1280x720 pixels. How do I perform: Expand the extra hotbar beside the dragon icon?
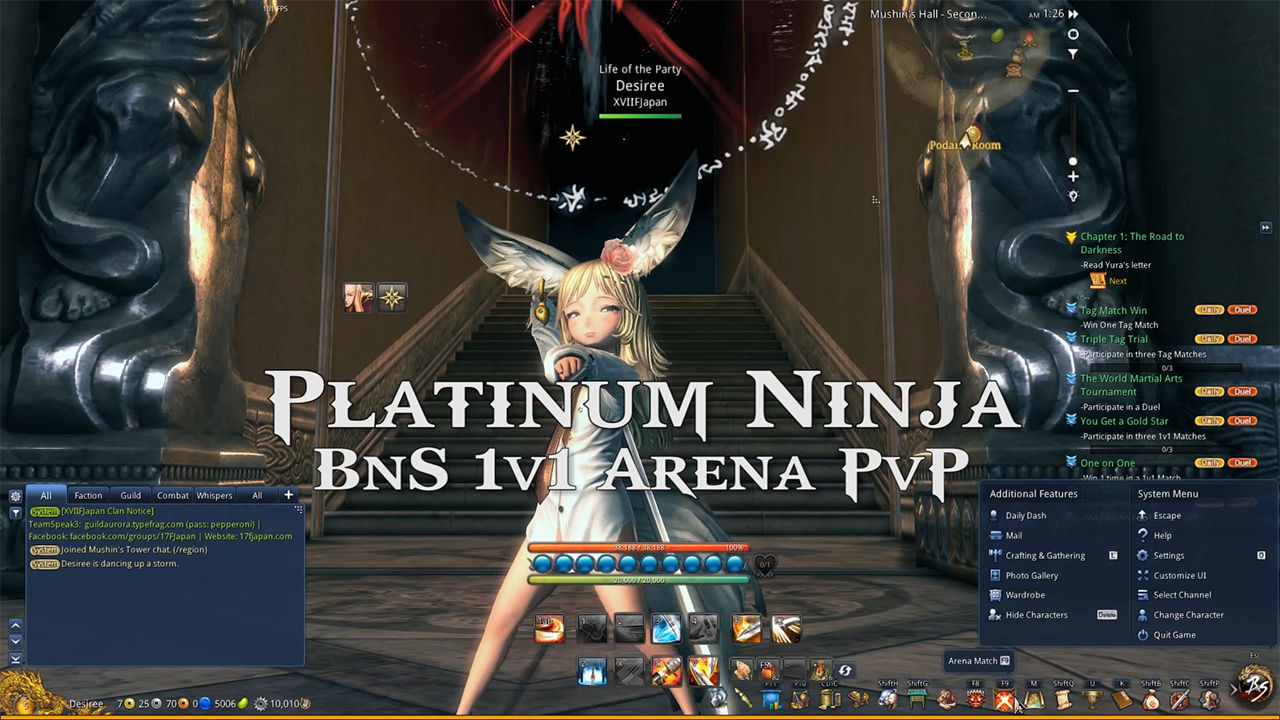[1232, 690]
